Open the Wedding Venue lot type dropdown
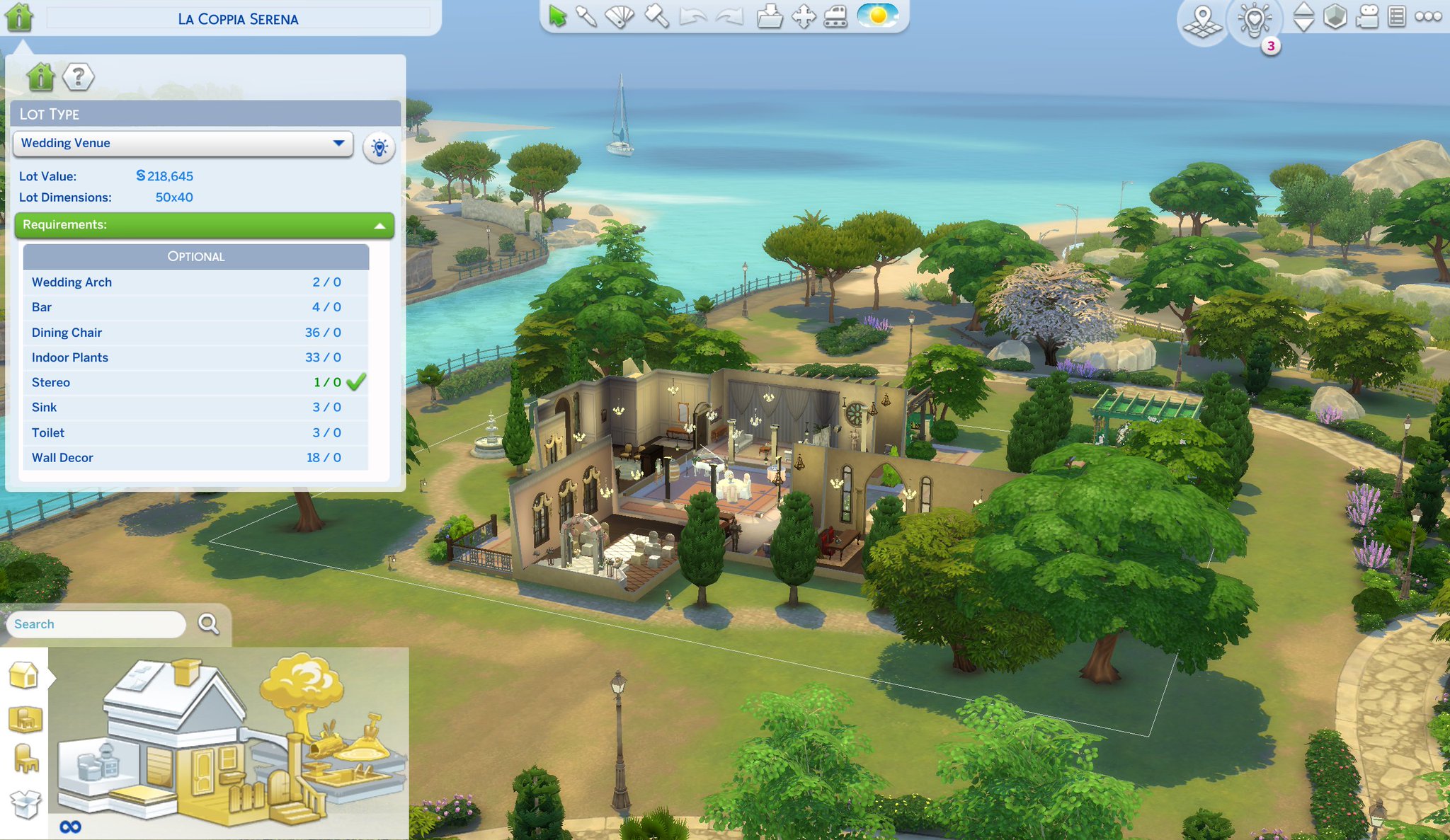The height and width of the screenshot is (840, 1450). (183, 144)
